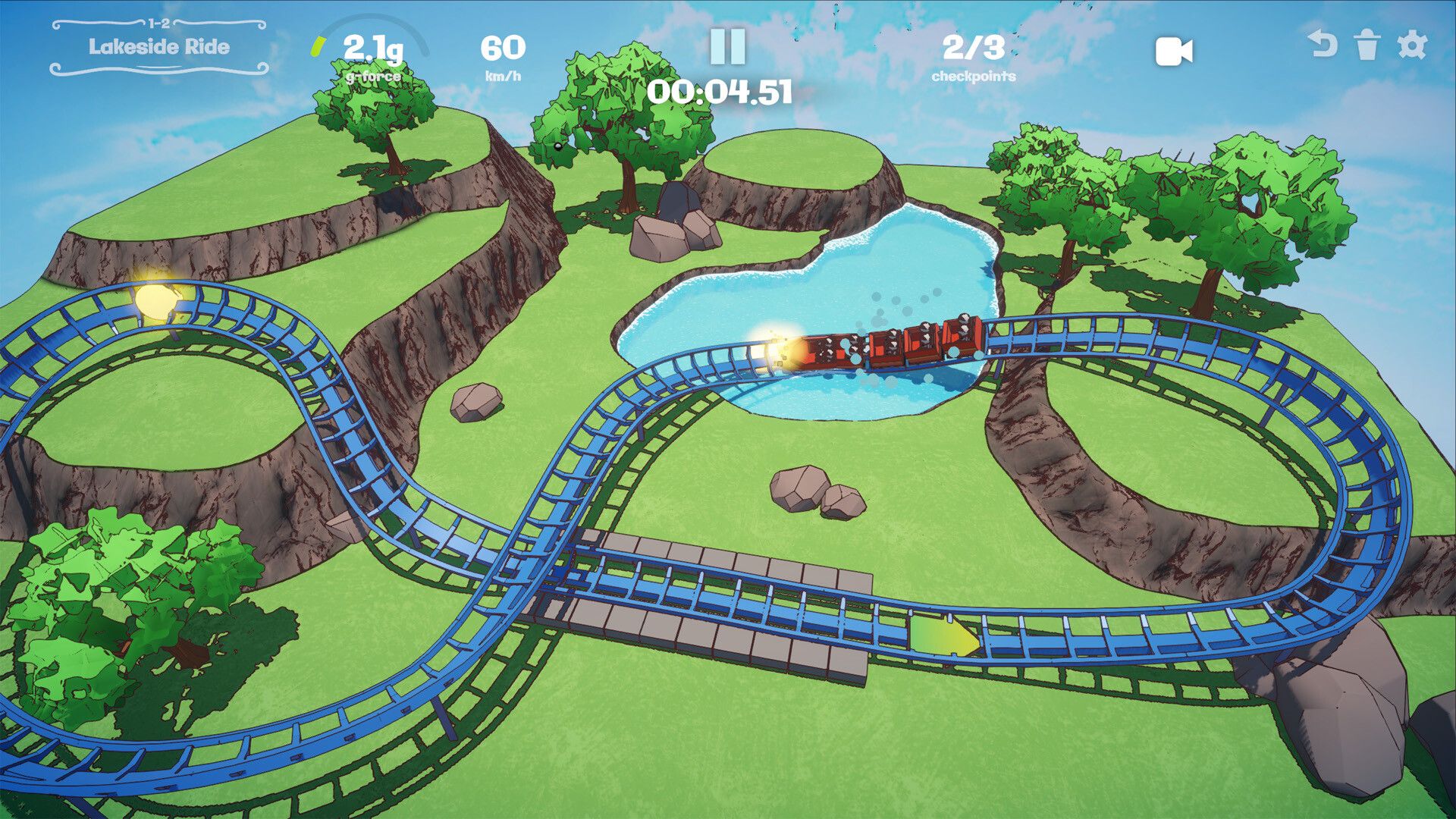Click the checkpoints counter icon area
Image resolution: width=1456 pixels, height=819 pixels.
click(x=974, y=61)
